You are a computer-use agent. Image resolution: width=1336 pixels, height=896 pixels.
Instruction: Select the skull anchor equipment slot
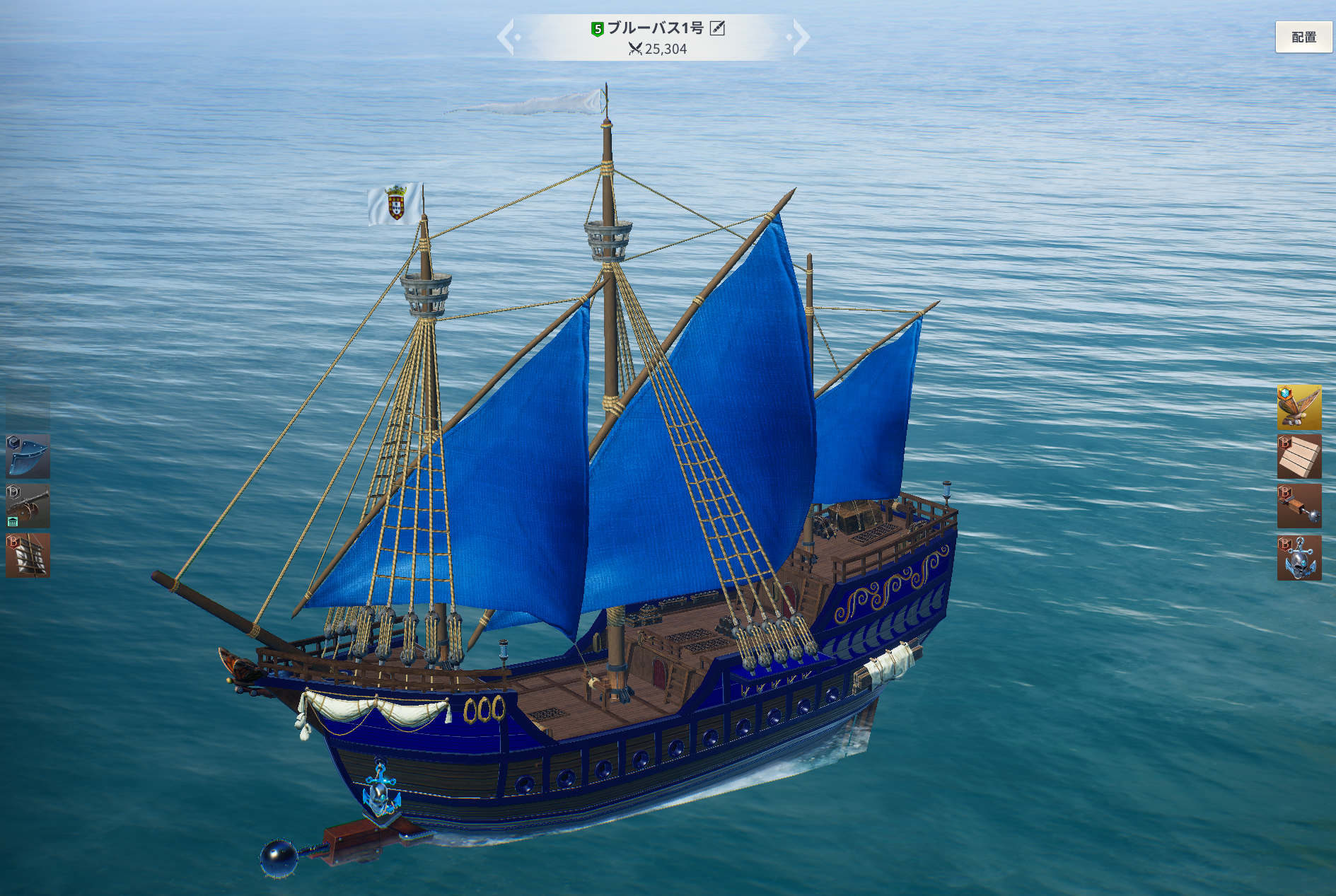[1299, 558]
